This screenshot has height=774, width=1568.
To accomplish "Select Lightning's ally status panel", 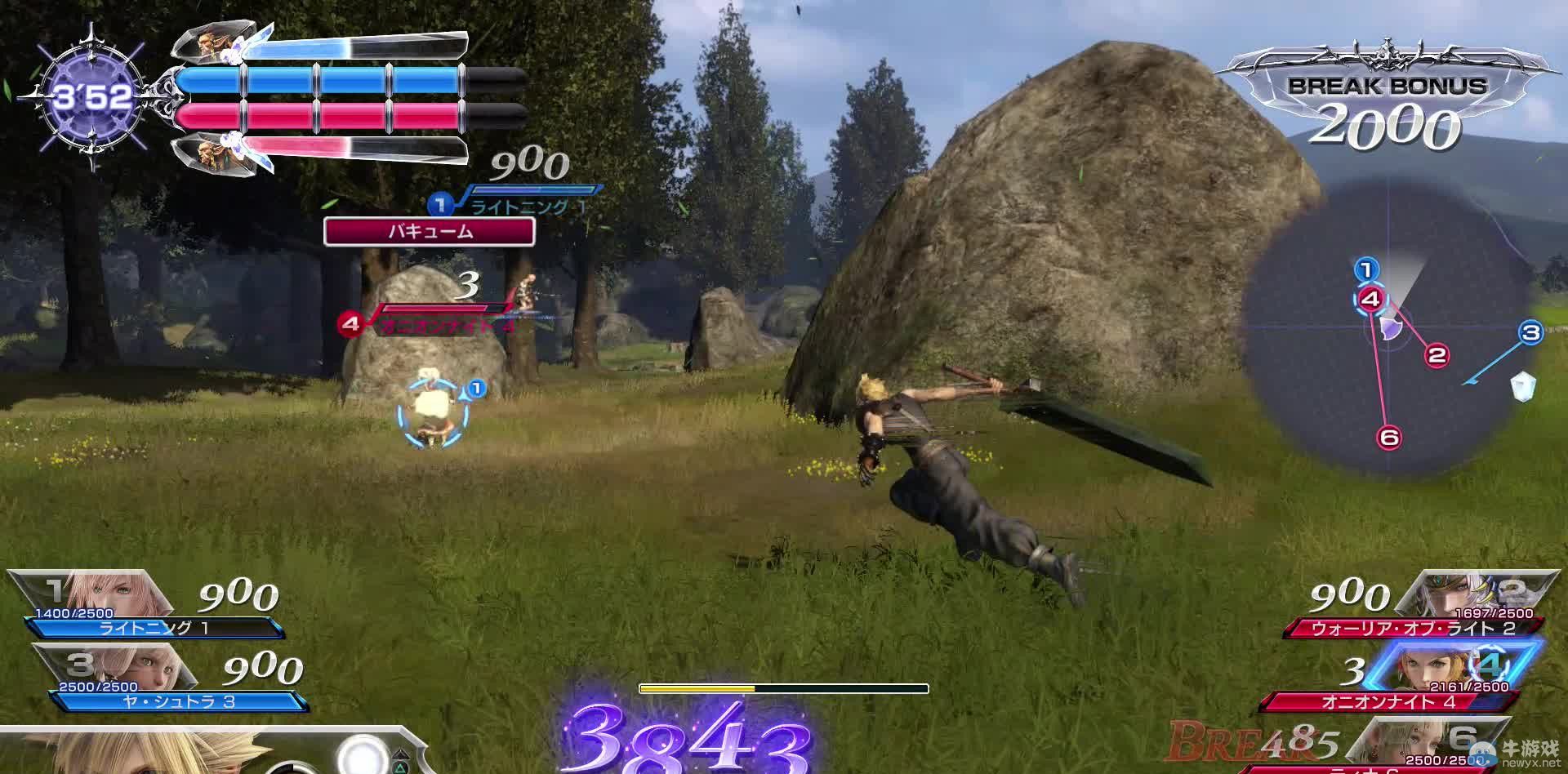I will point(147,606).
